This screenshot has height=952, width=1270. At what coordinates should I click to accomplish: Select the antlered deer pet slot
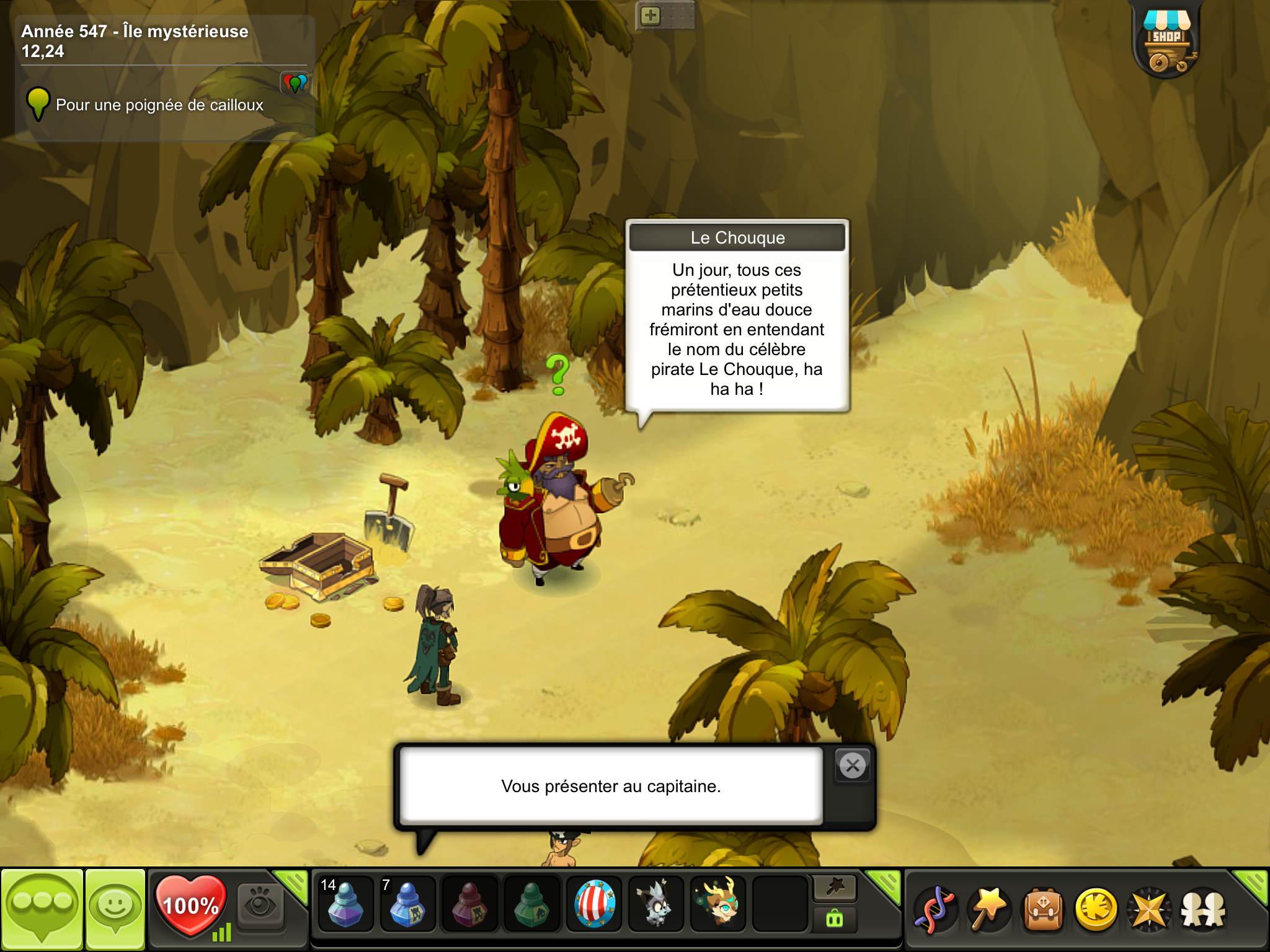click(718, 905)
